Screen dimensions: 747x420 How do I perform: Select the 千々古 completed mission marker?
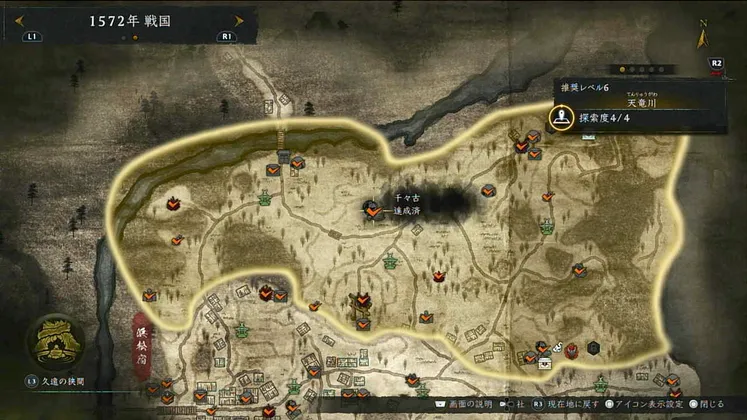[x=372, y=211]
